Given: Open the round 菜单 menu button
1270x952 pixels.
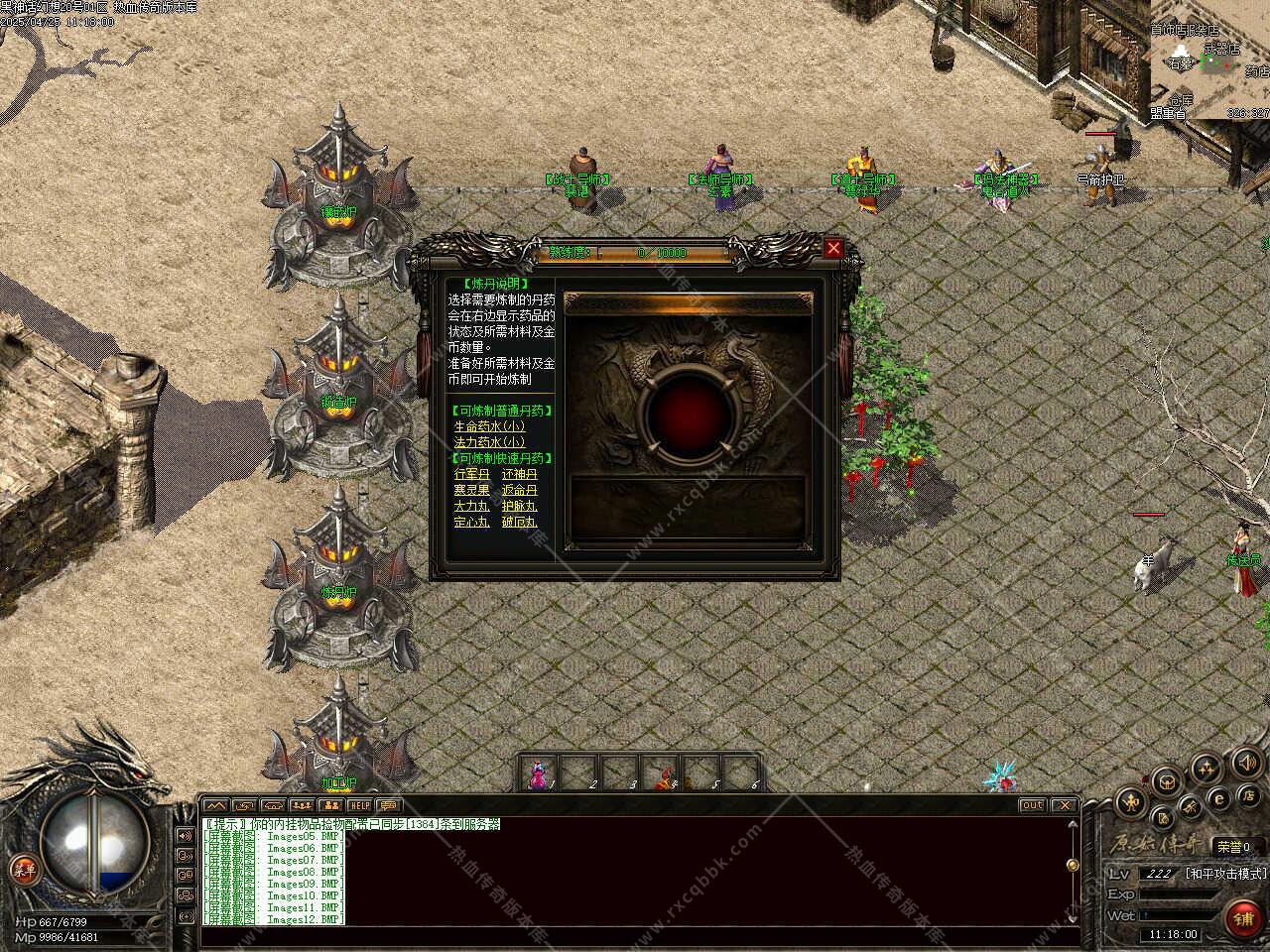Looking at the screenshot, I should point(22,869).
